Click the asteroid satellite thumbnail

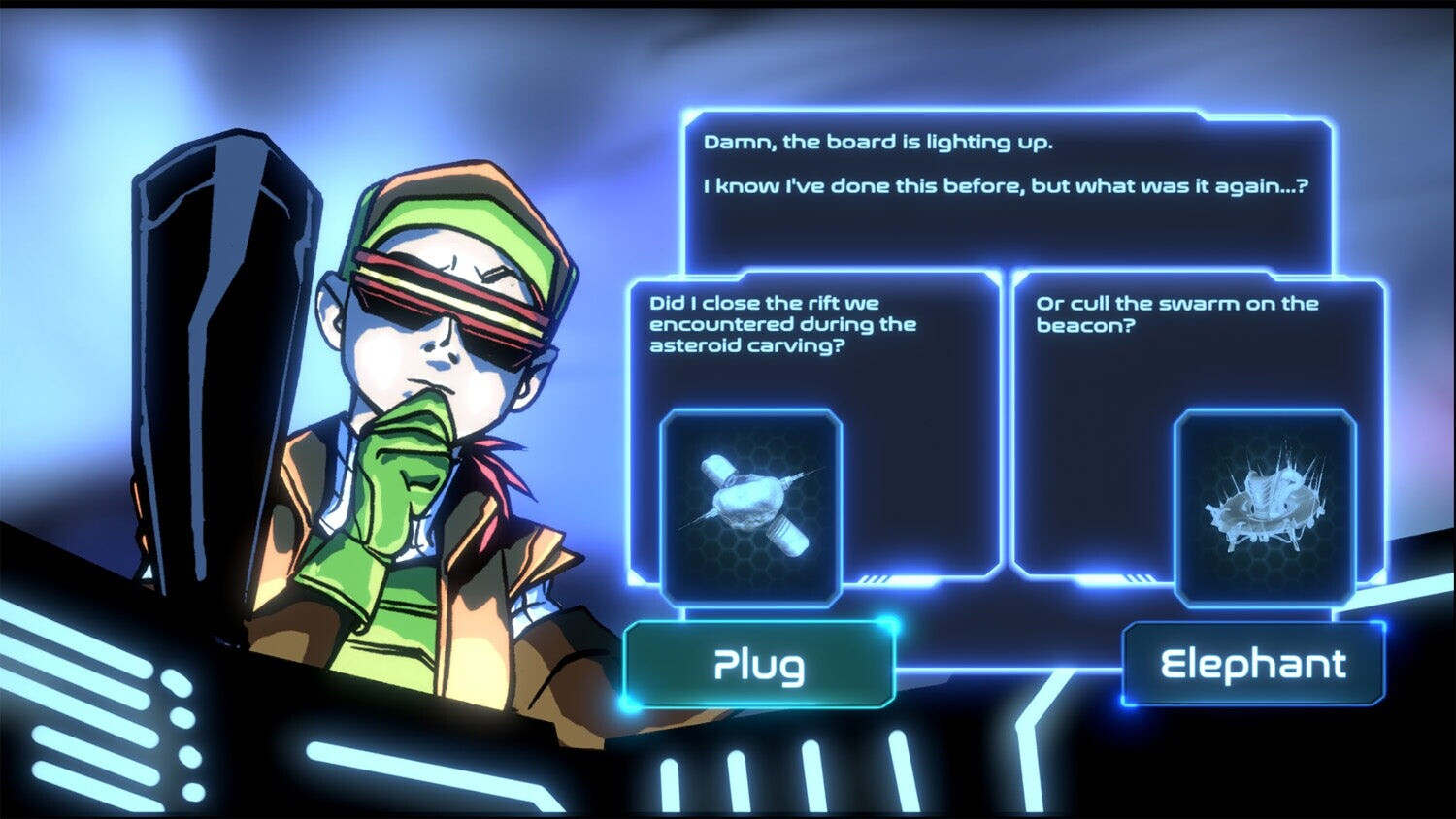(x=751, y=505)
